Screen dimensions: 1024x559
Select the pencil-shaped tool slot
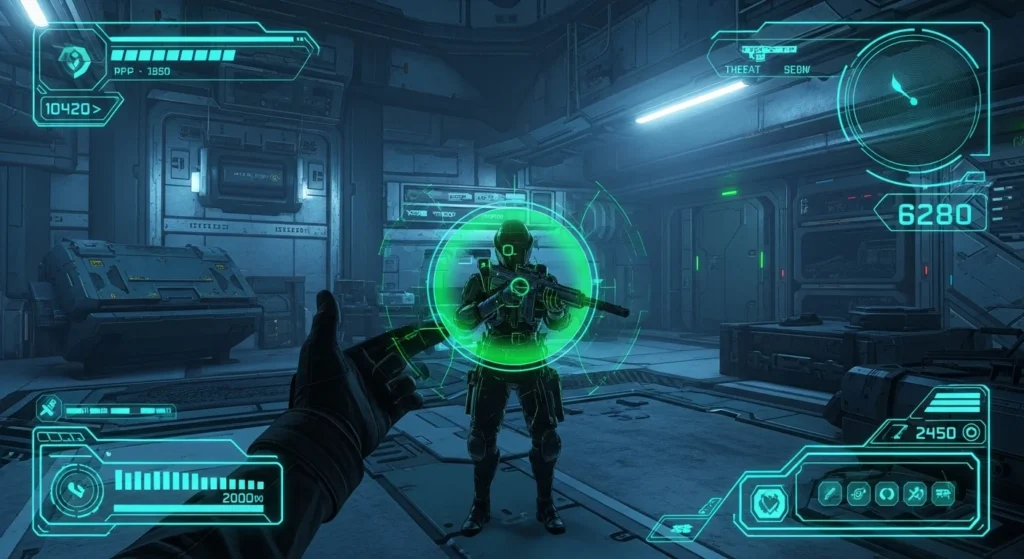829,493
